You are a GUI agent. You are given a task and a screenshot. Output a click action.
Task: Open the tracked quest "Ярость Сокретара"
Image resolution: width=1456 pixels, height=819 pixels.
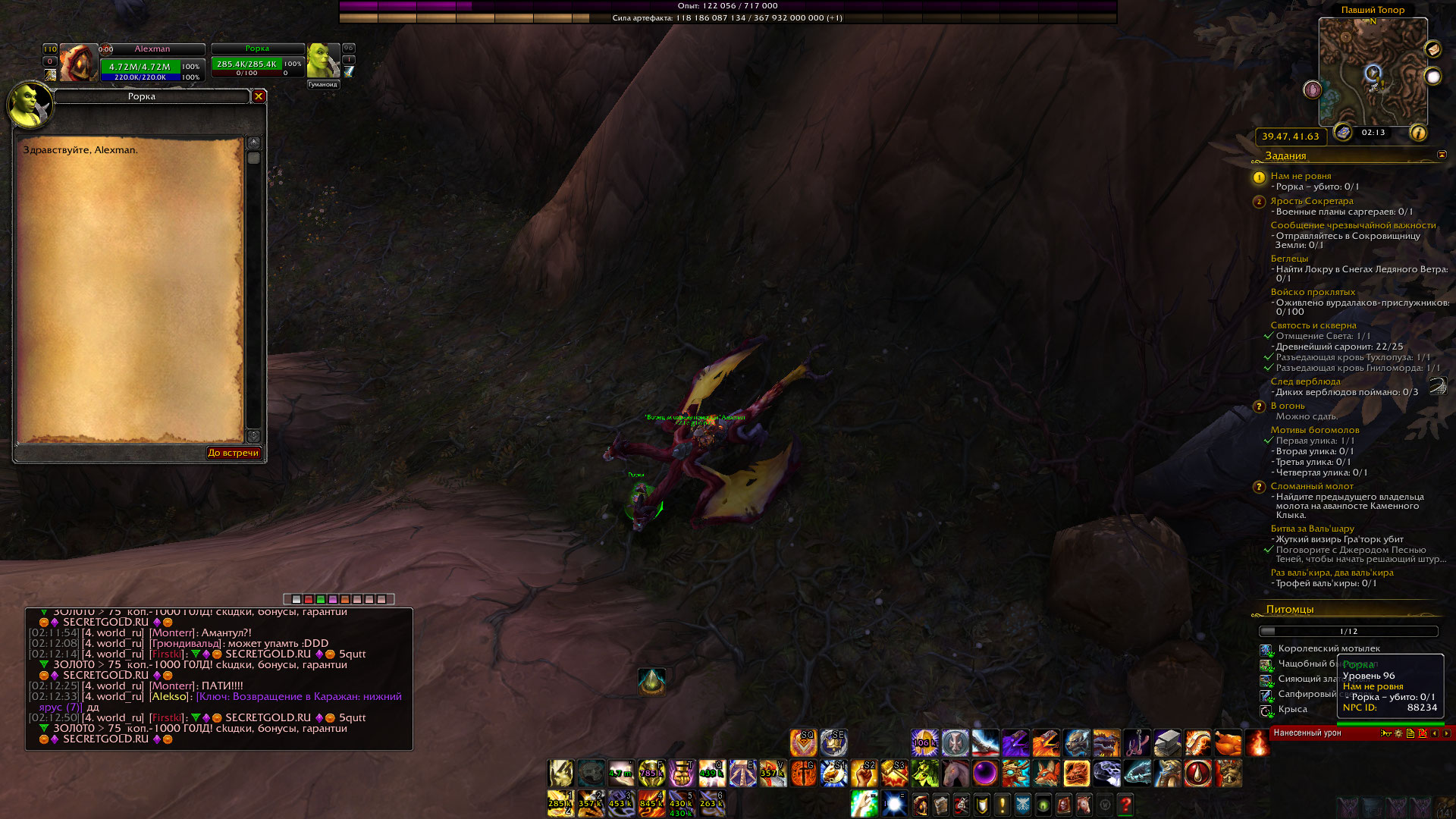tap(1311, 201)
